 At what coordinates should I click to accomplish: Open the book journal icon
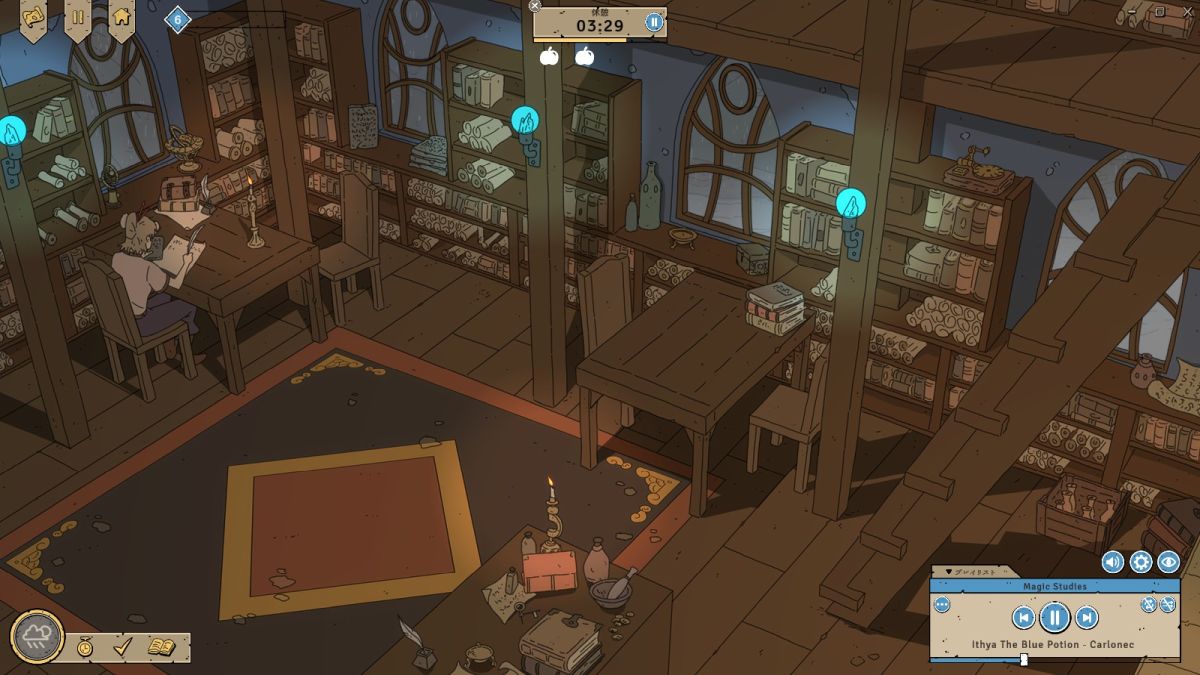(161, 647)
